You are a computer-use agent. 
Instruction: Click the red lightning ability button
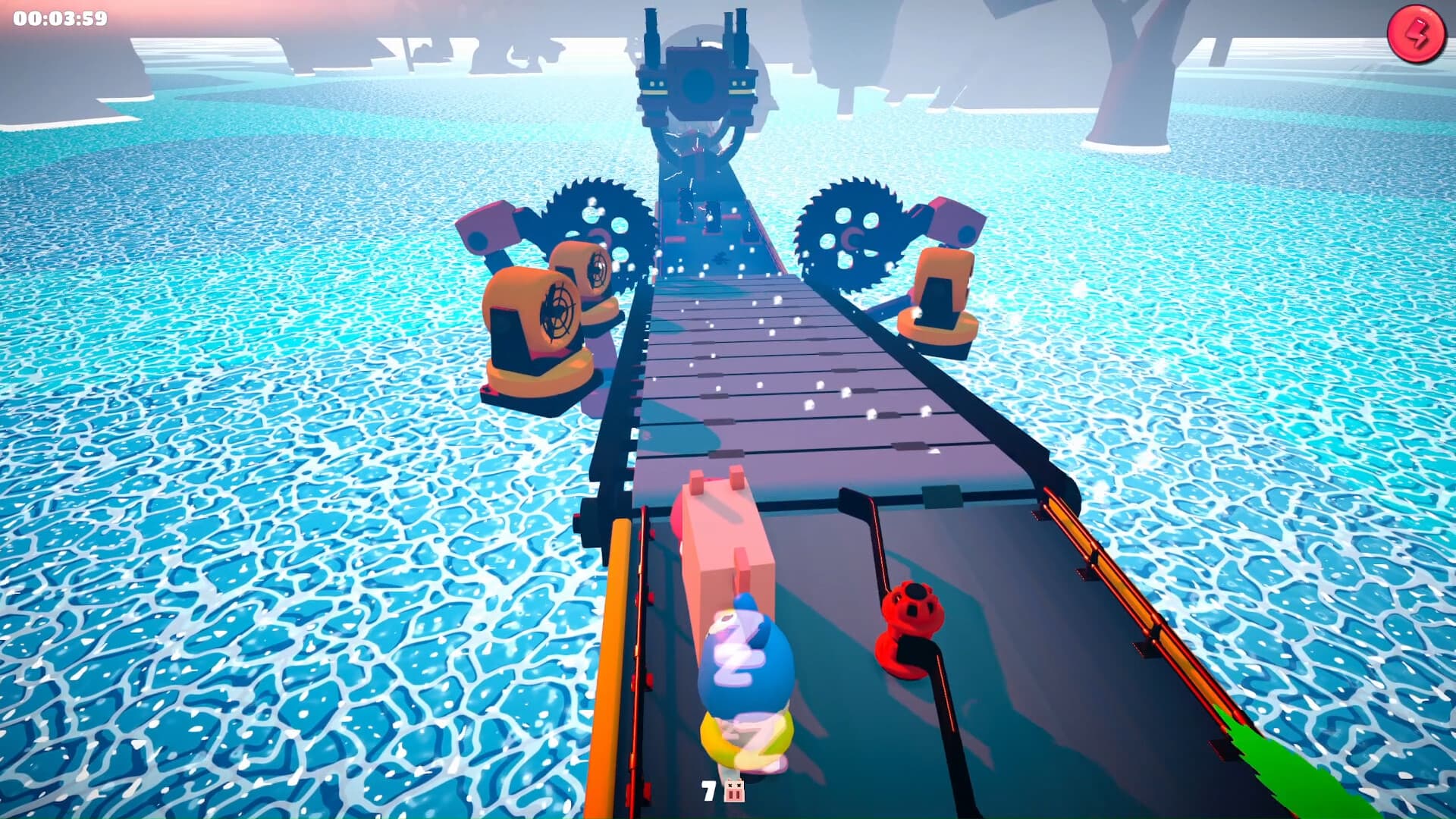click(1417, 33)
